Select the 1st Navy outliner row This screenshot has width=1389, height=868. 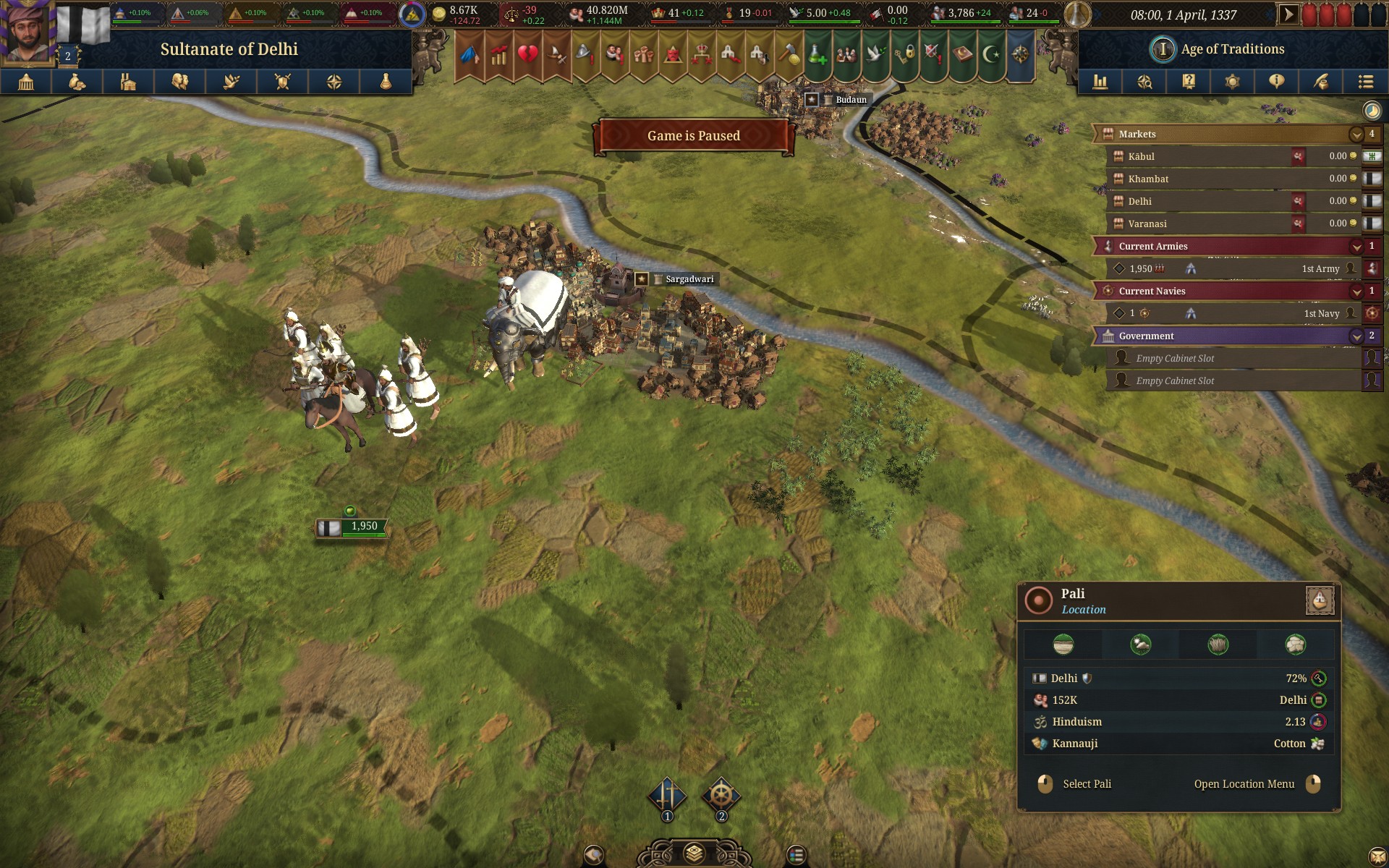click(x=1230, y=313)
